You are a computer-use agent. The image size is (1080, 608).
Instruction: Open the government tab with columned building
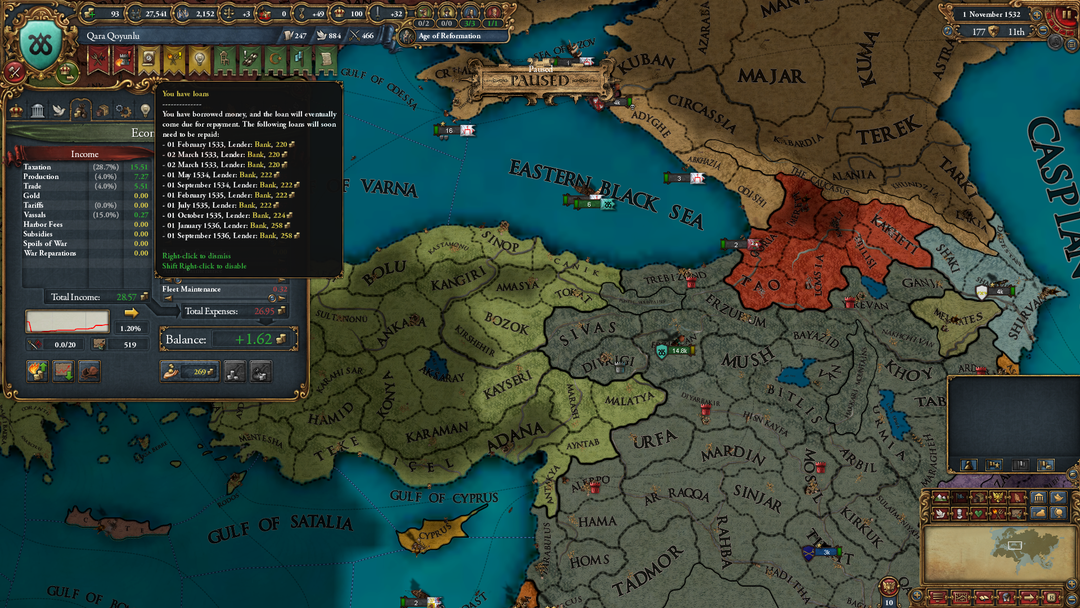[x=37, y=110]
